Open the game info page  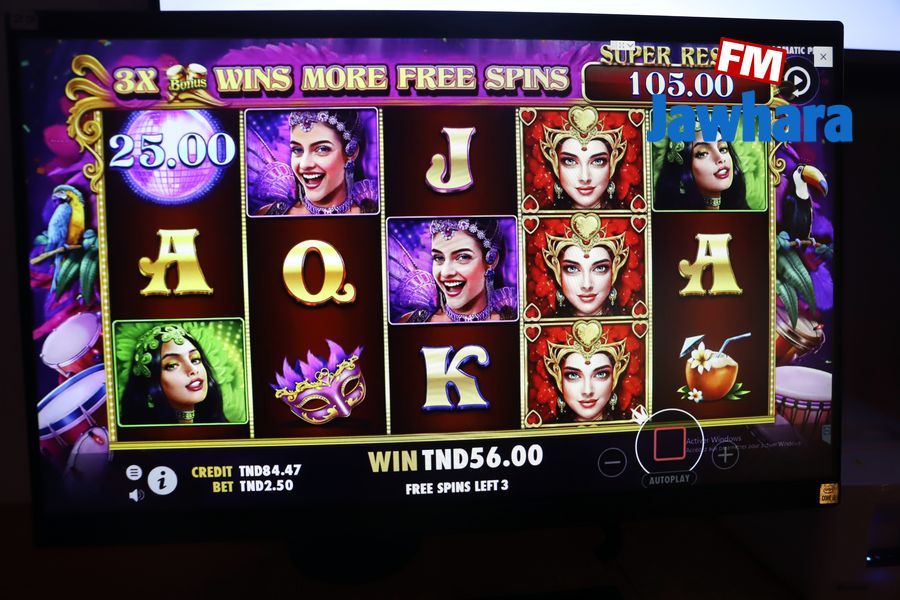tap(162, 481)
